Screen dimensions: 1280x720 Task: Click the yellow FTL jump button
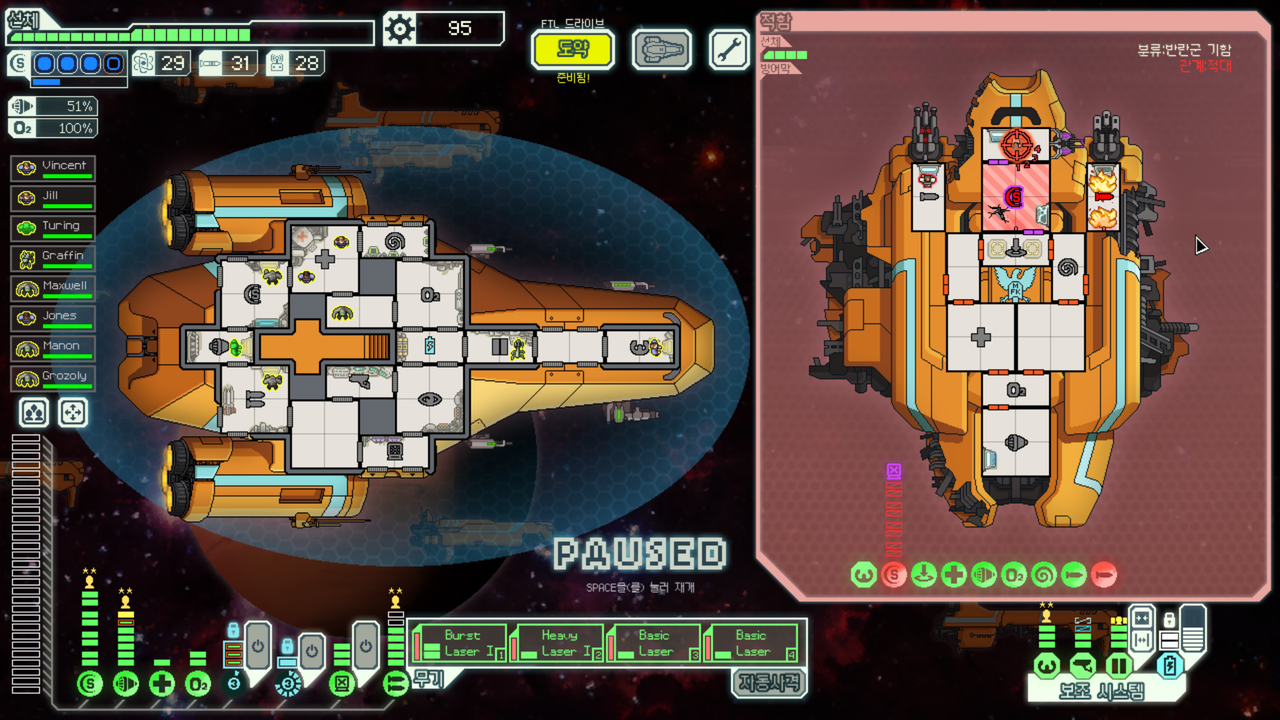[573, 49]
